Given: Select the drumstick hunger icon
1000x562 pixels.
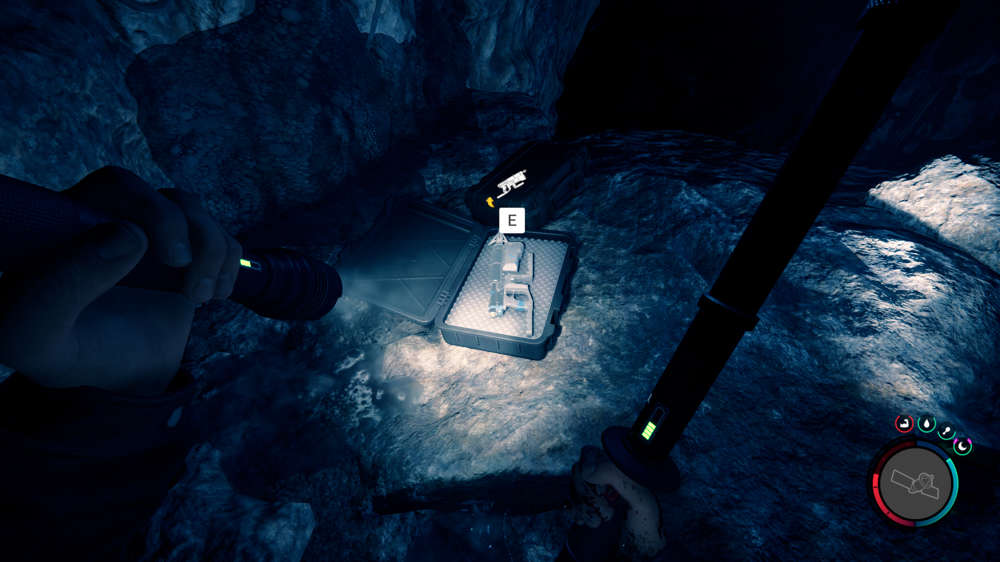Looking at the screenshot, I should pos(947,430).
